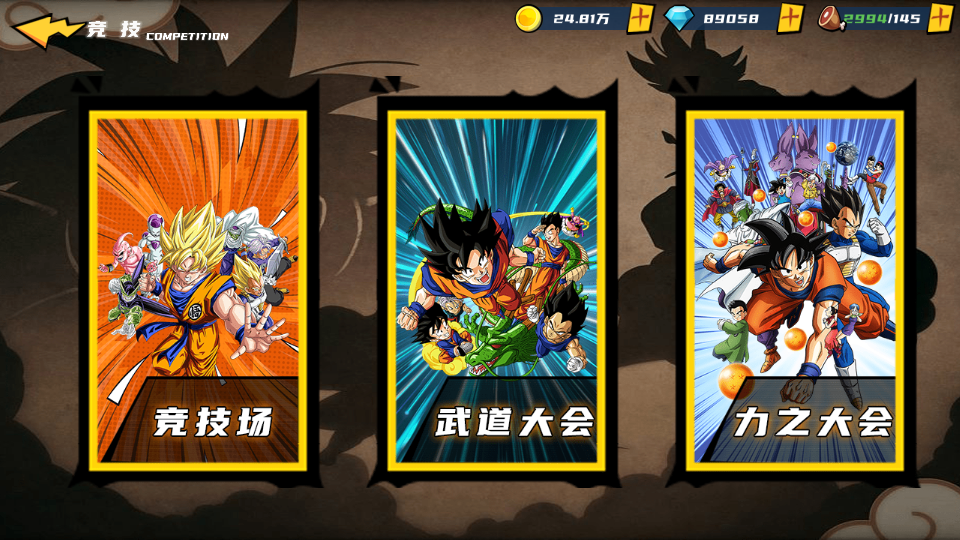The width and height of the screenshot is (960, 540).
Task: Open the 竞技场 arena mode card
Action: point(197,290)
